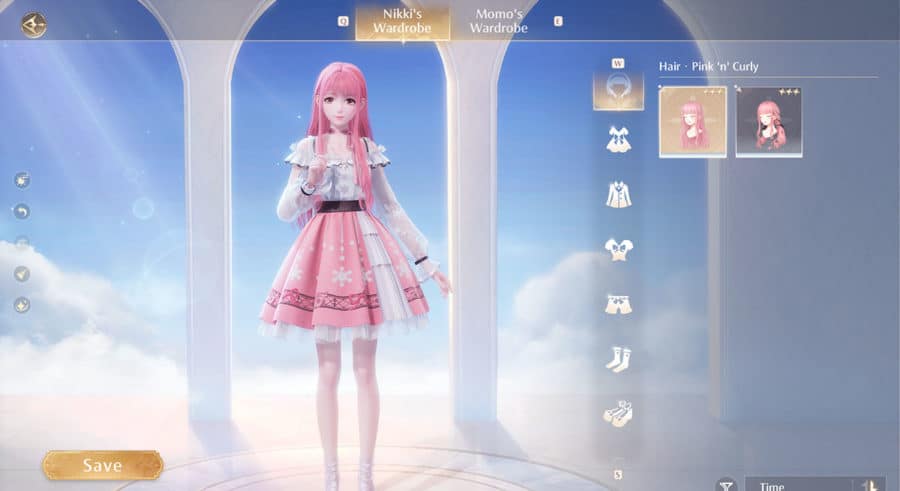Save the current outfit
Screen dimensions: 900x491
[102, 465]
